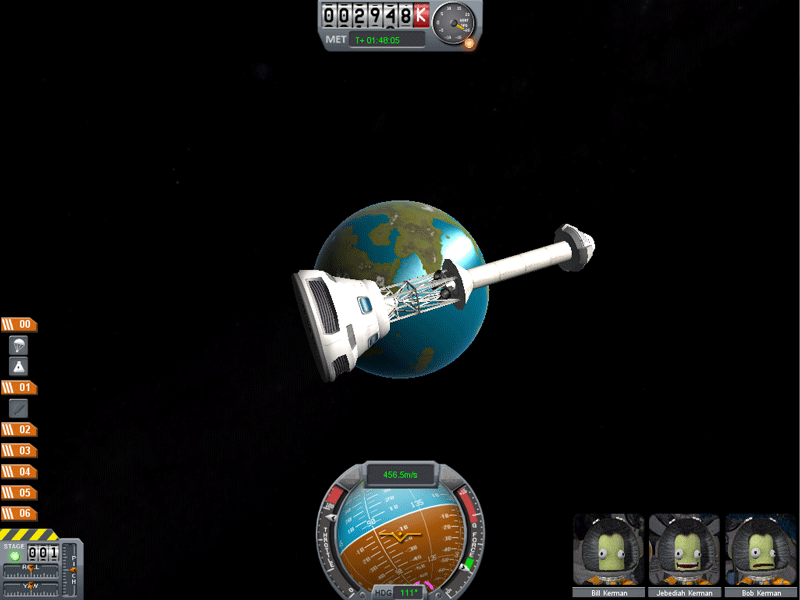Select the stage 03 orange tab
The width and height of the screenshot is (800, 600).
click(x=19, y=450)
